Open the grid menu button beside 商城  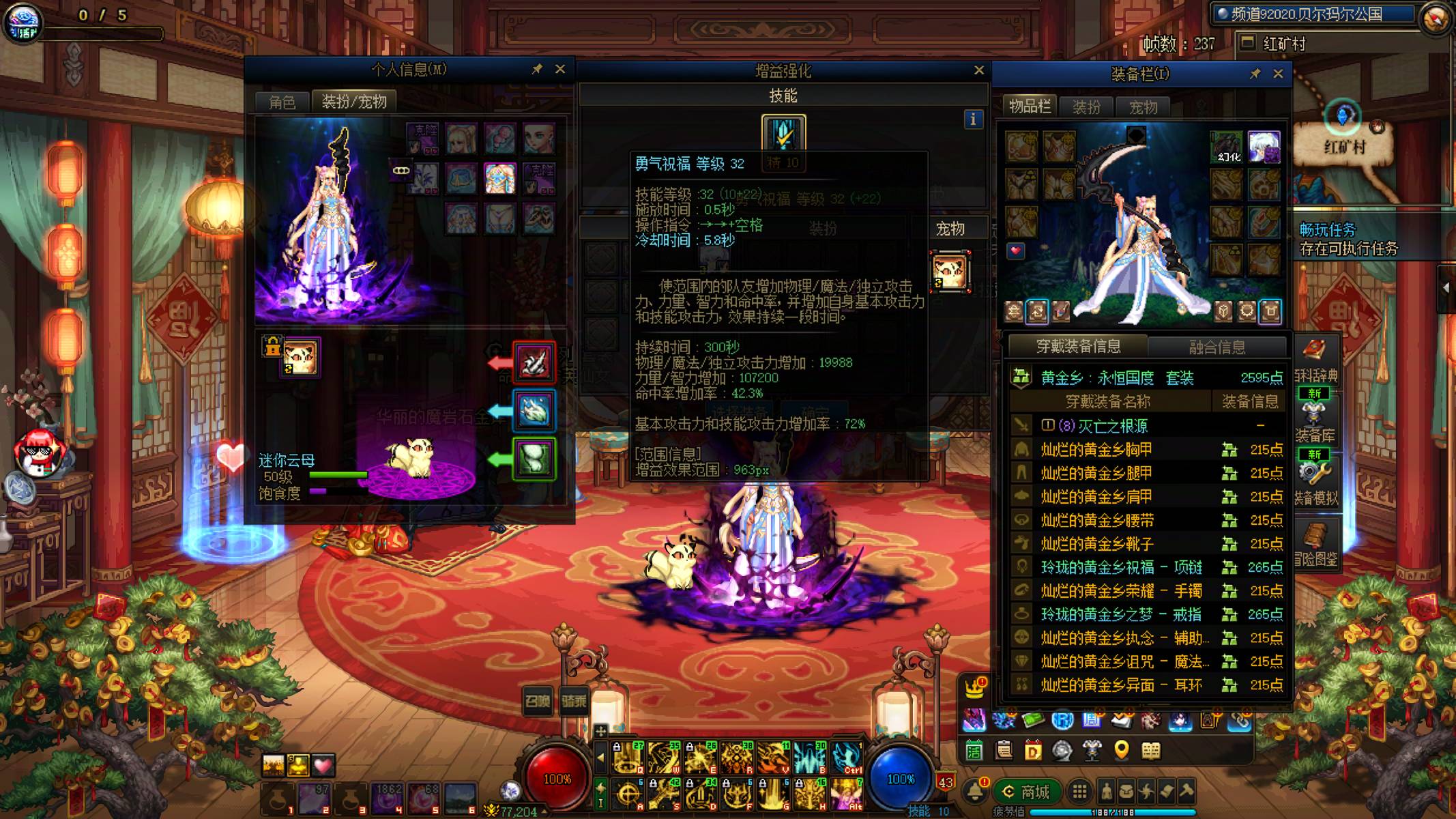pos(1079,792)
